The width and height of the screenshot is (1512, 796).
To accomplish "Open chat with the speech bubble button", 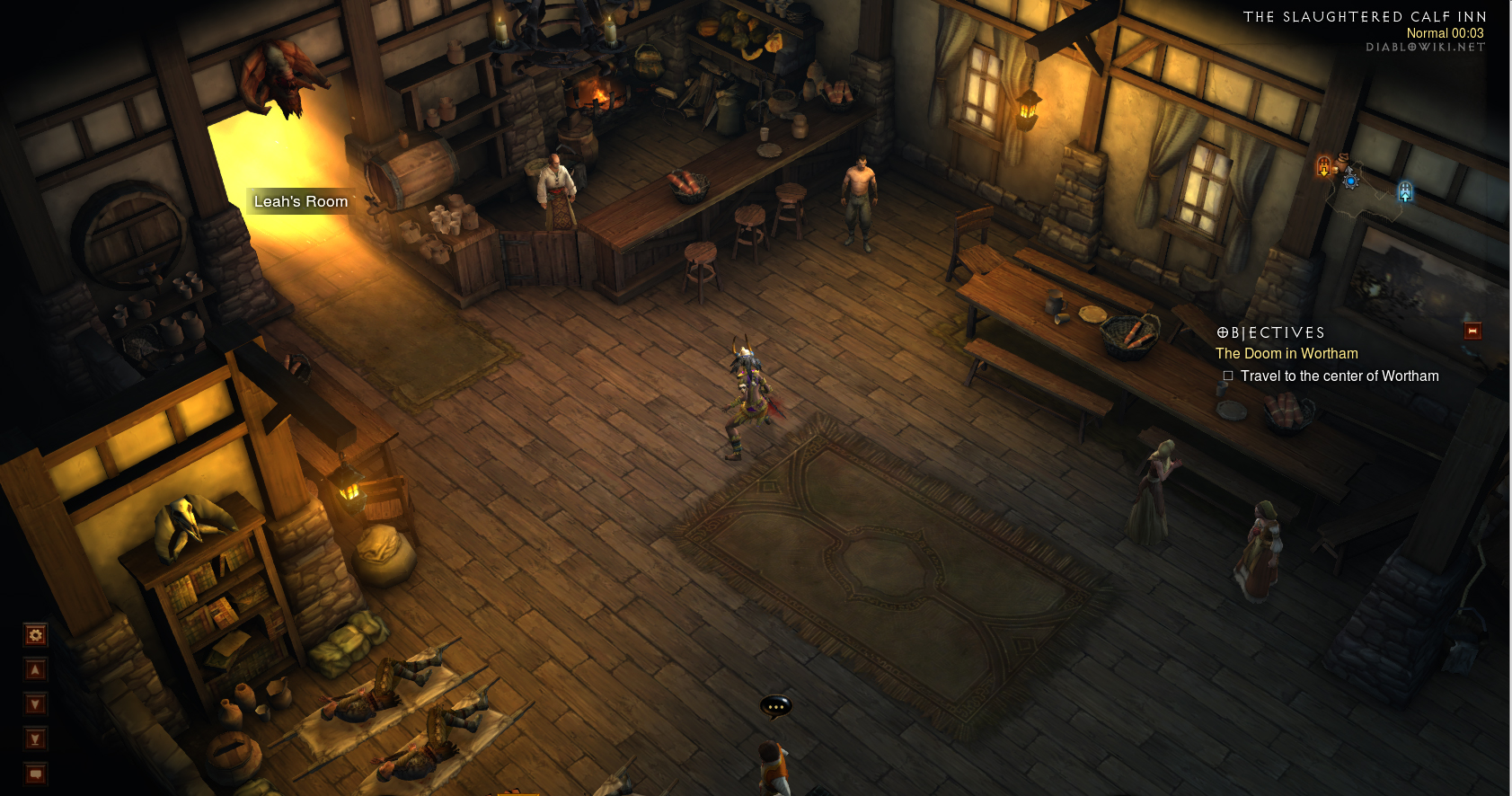I will coord(35,774).
